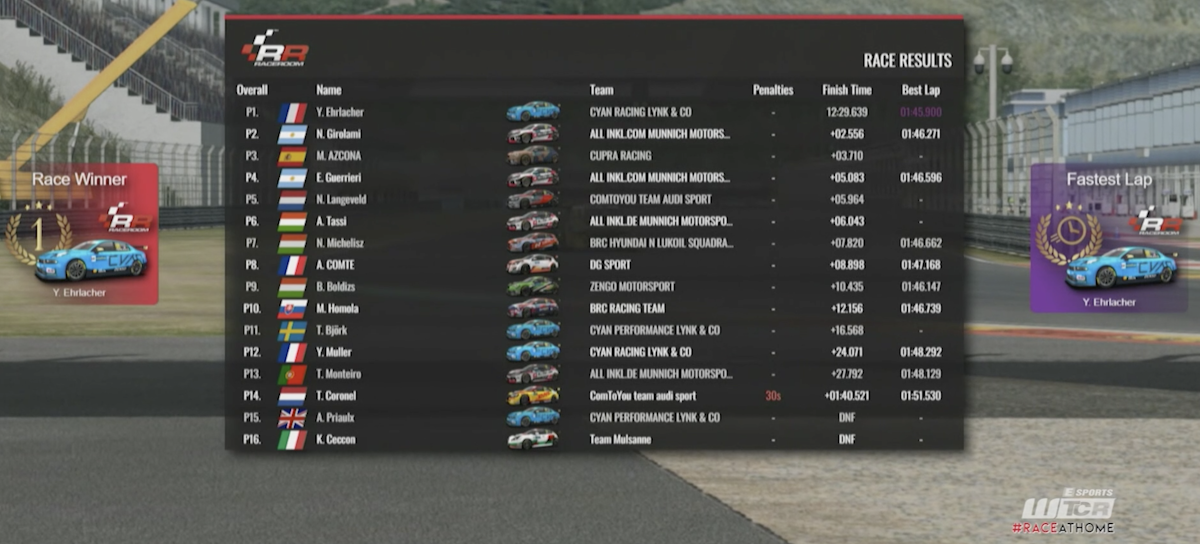This screenshot has width=1200, height=544.
Task: Choose T. Björk's result row
Action: pos(594,330)
